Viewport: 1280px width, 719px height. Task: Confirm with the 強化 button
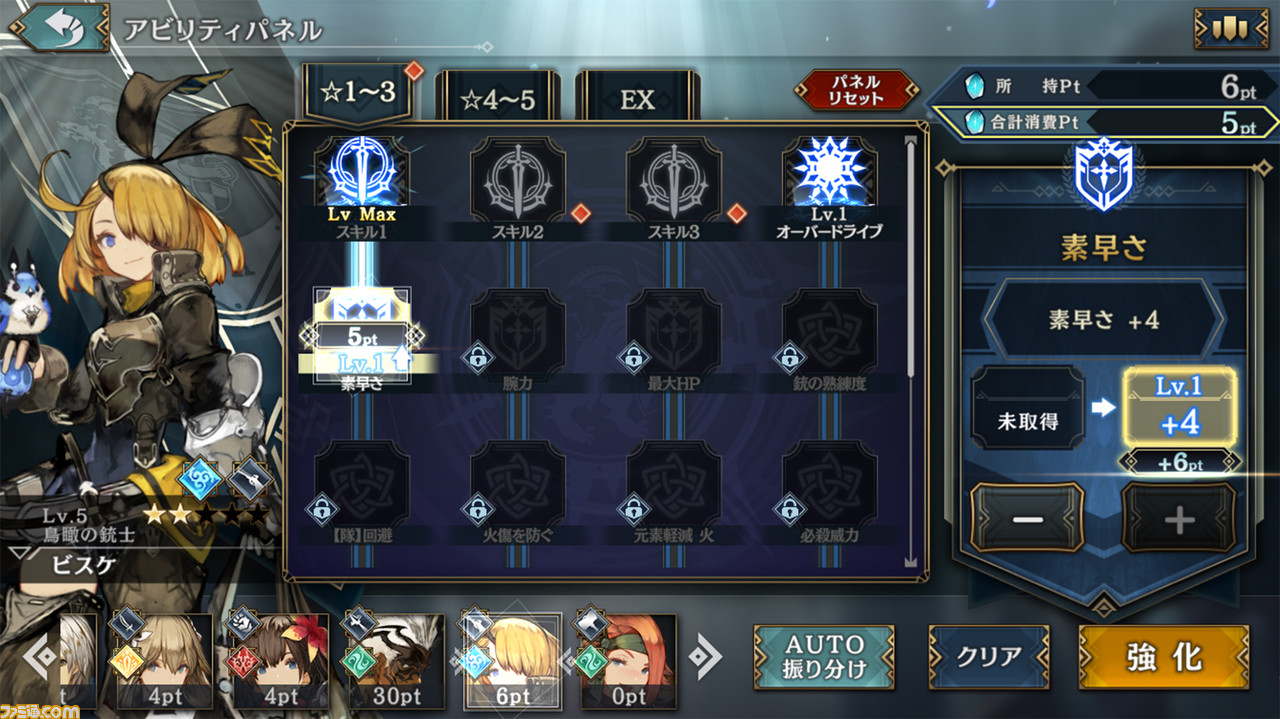point(1163,657)
